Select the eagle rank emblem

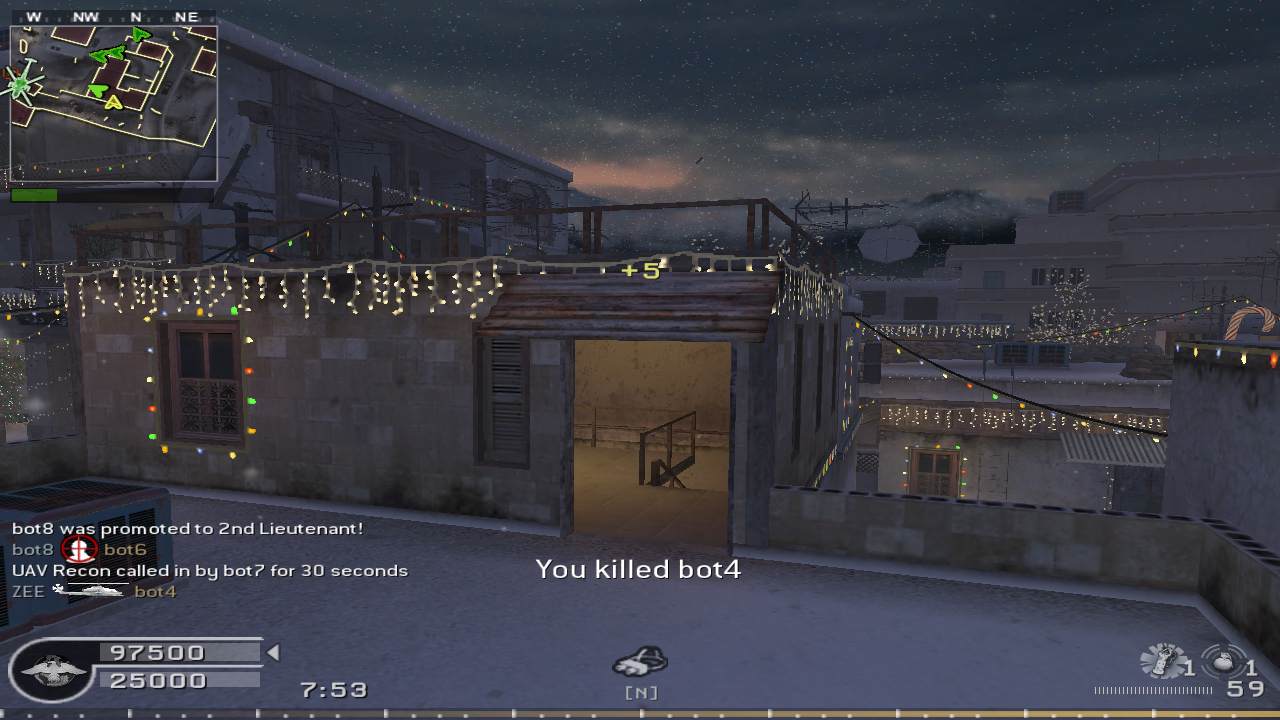51,668
